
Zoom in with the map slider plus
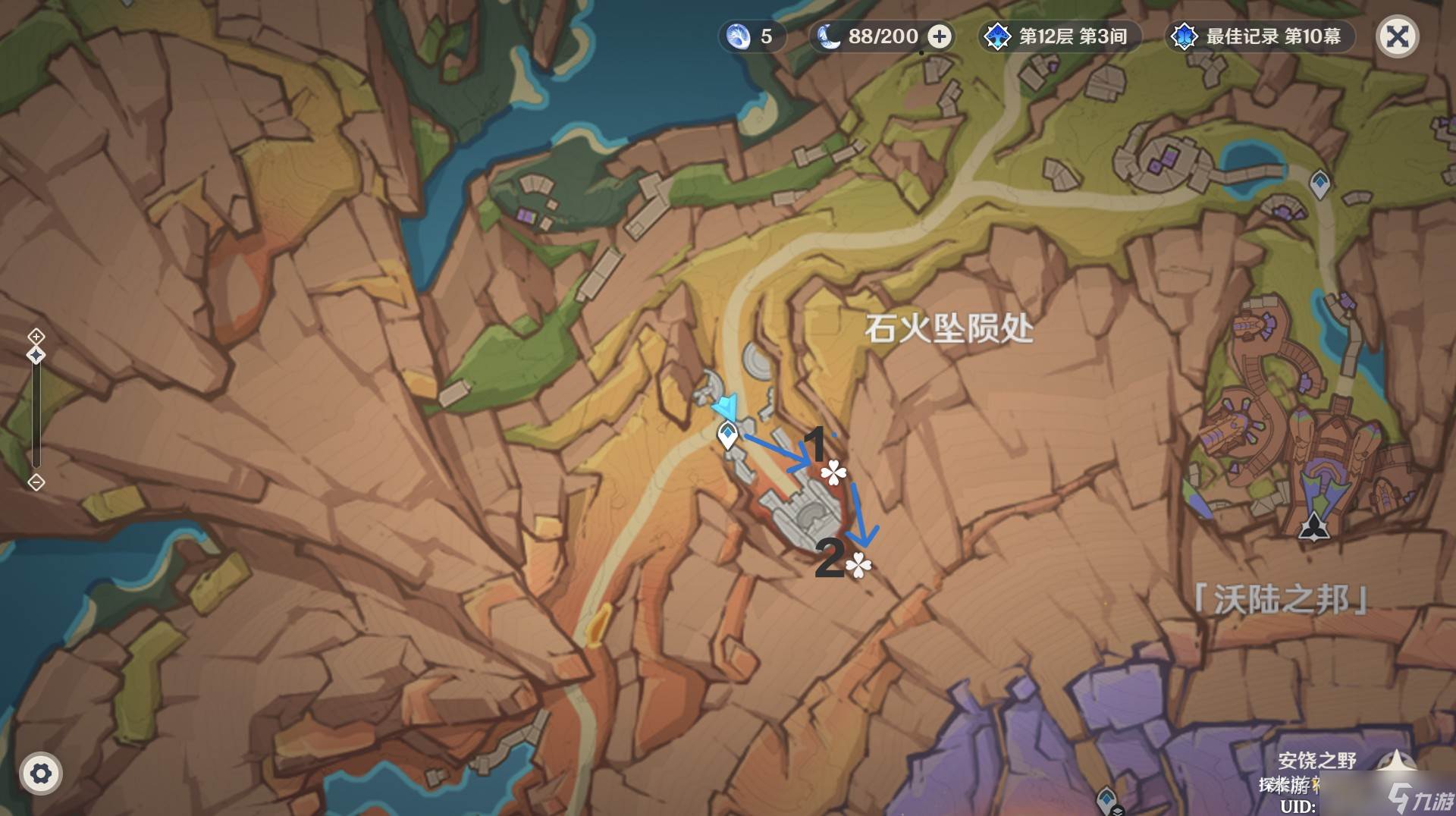(36, 336)
